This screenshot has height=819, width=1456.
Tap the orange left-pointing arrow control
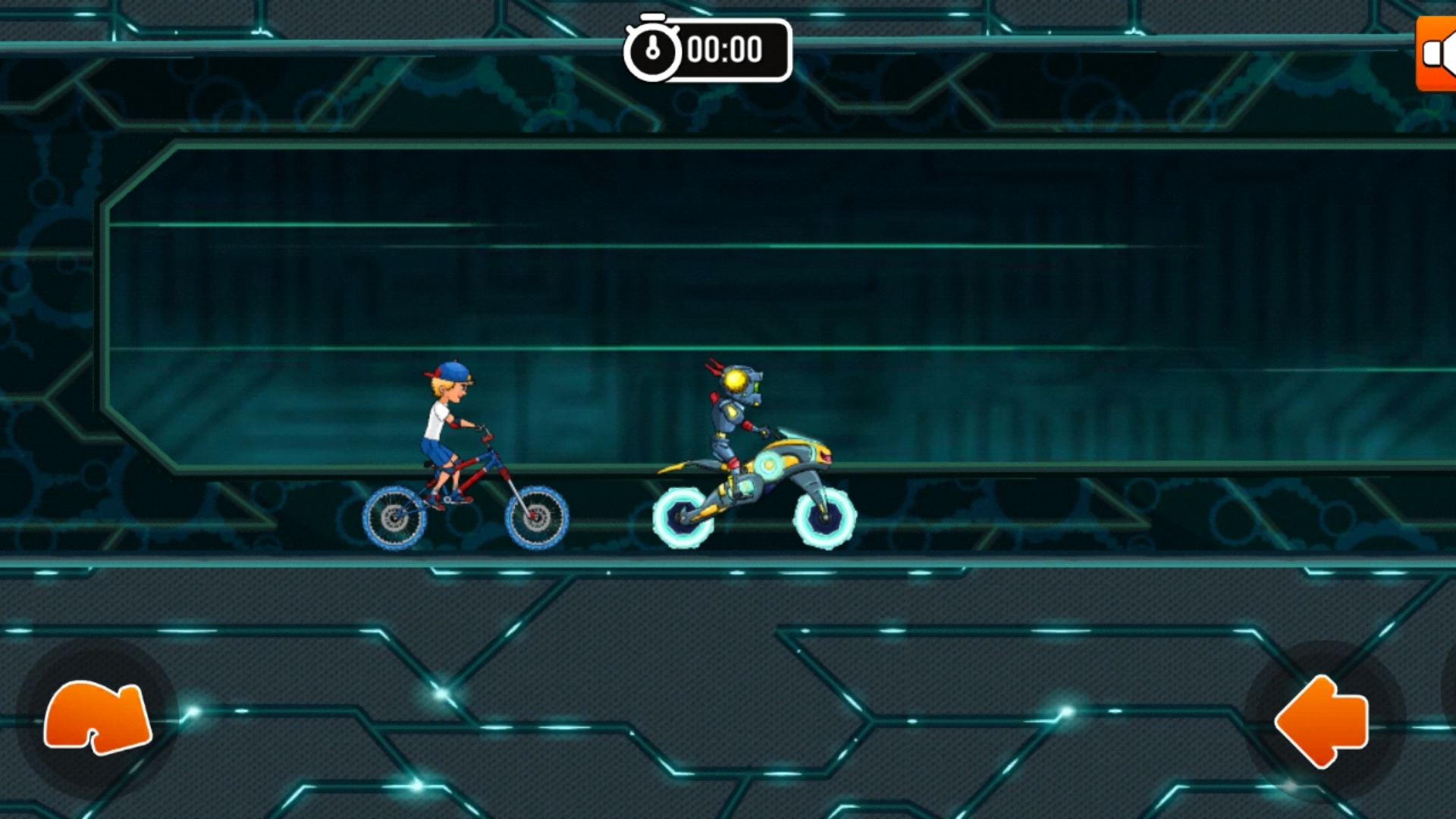(1323, 721)
